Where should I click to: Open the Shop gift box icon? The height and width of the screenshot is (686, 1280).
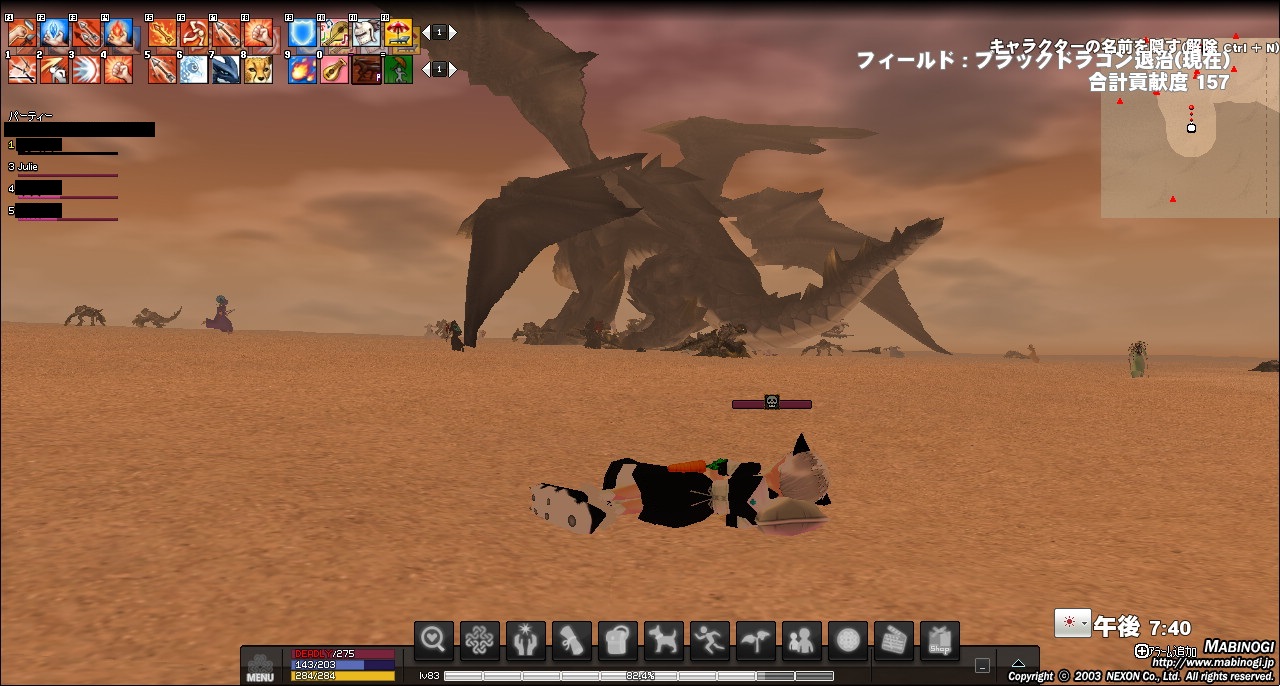940,640
